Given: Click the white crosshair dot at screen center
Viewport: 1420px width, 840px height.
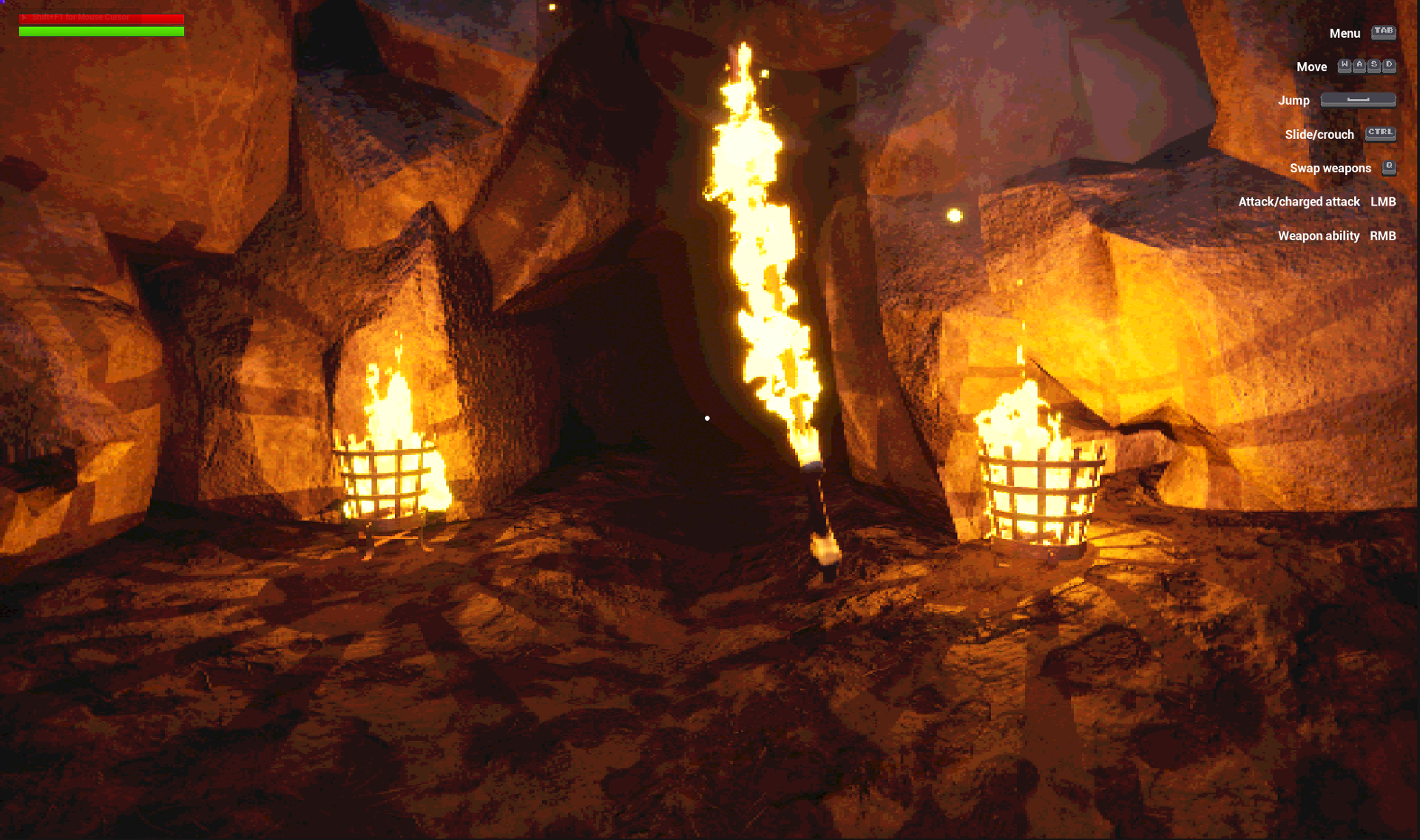Looking at the screenshot, I should coord(707,418).
